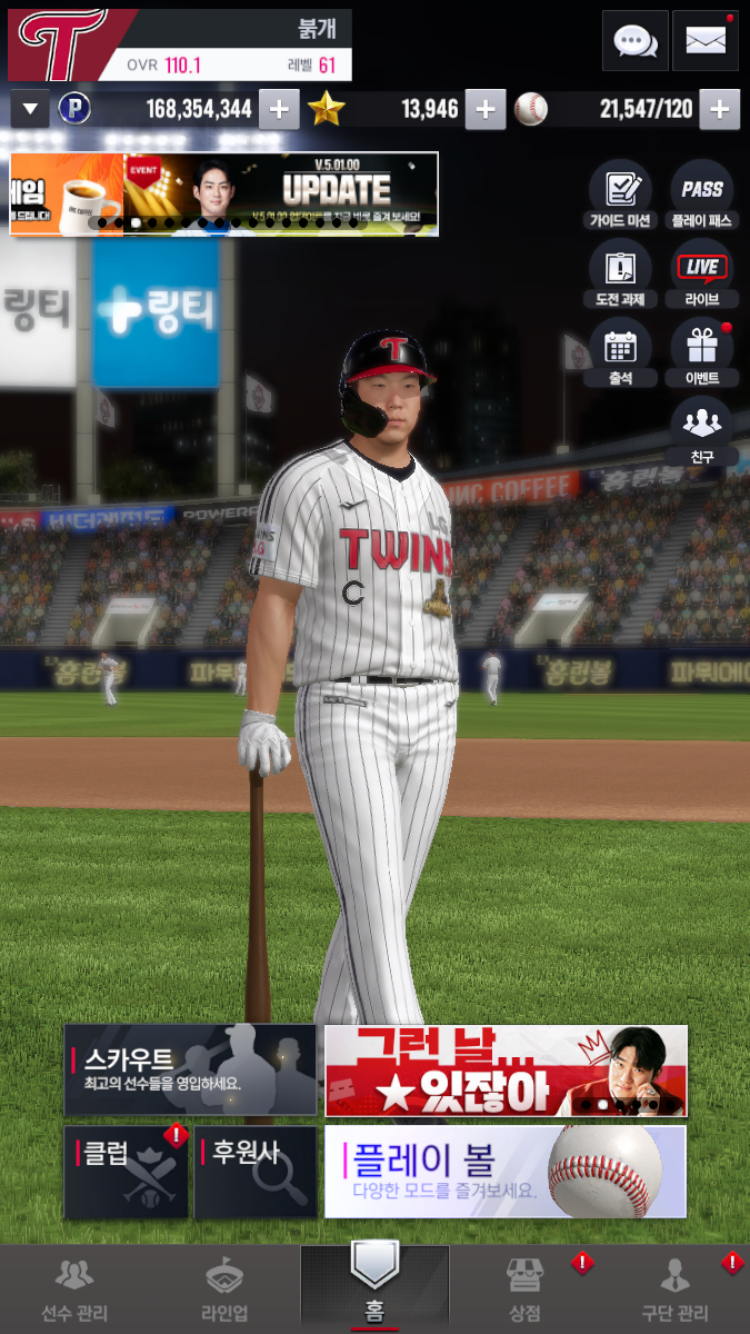Open the mailbox envelope icon
The image size is (750, 1334).
705,41
